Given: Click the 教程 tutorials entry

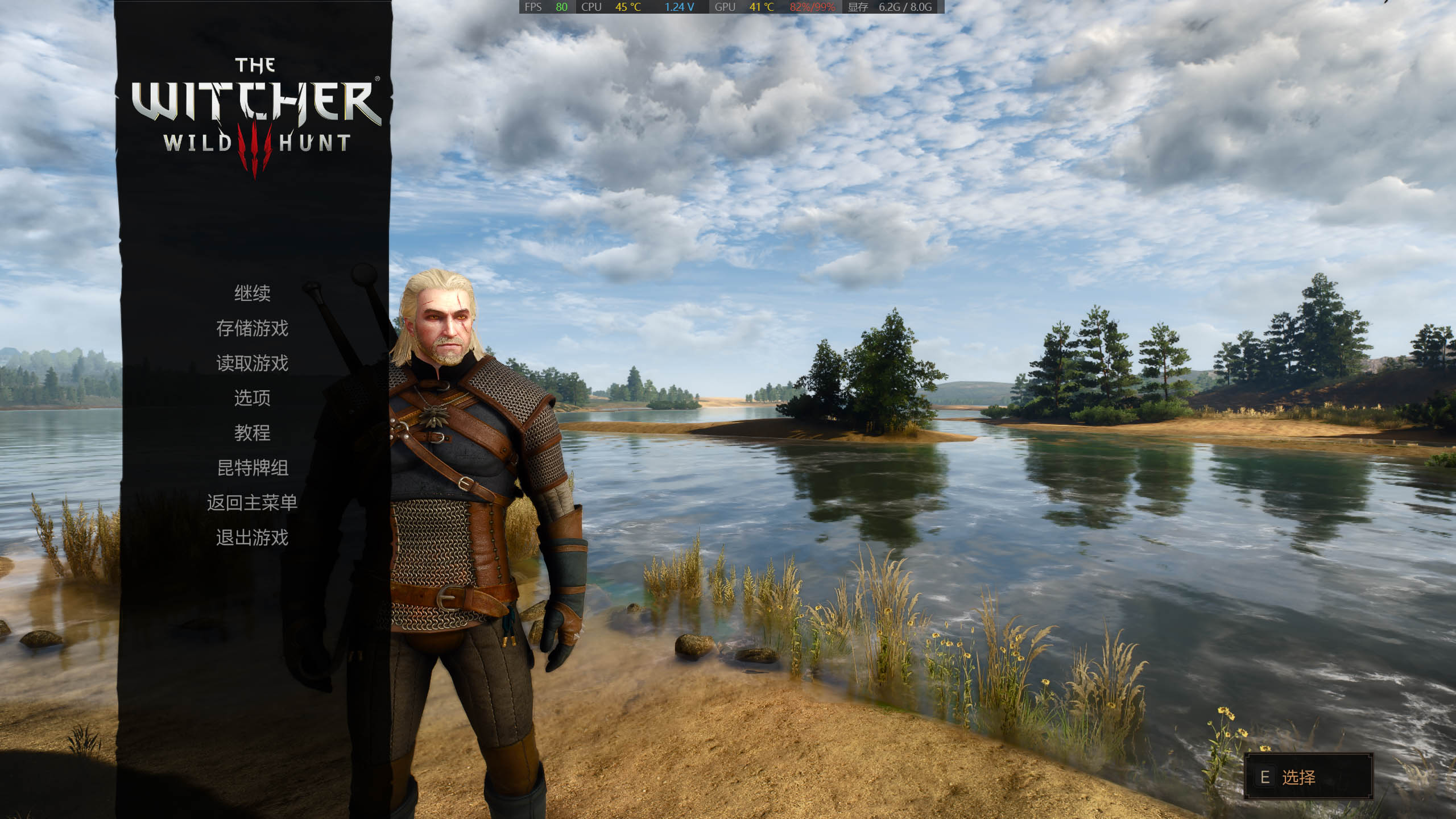Looking at the screenshot, I should tap(252, 433).
